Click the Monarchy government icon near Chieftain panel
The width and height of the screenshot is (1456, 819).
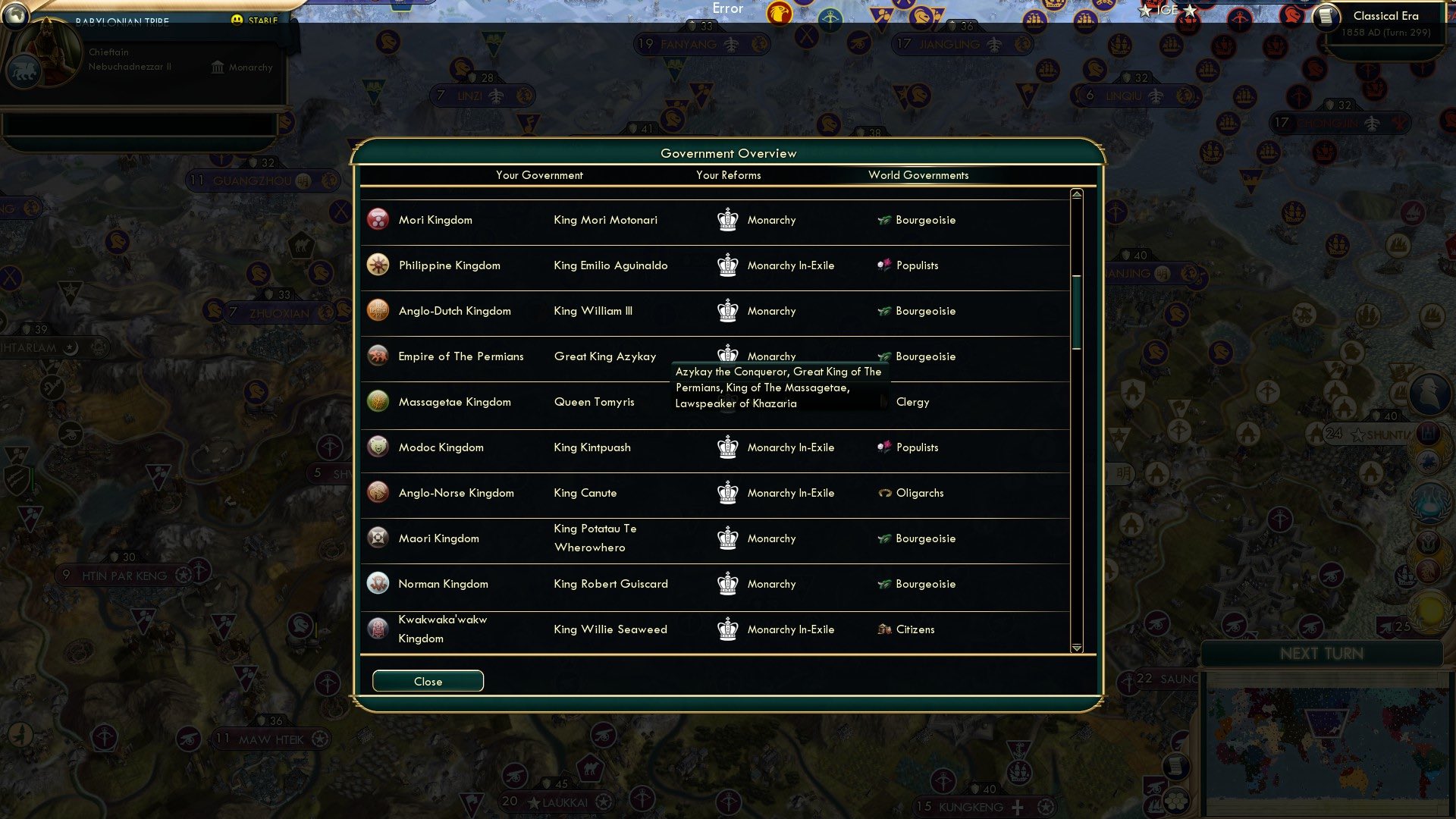(x=216, y=67)
